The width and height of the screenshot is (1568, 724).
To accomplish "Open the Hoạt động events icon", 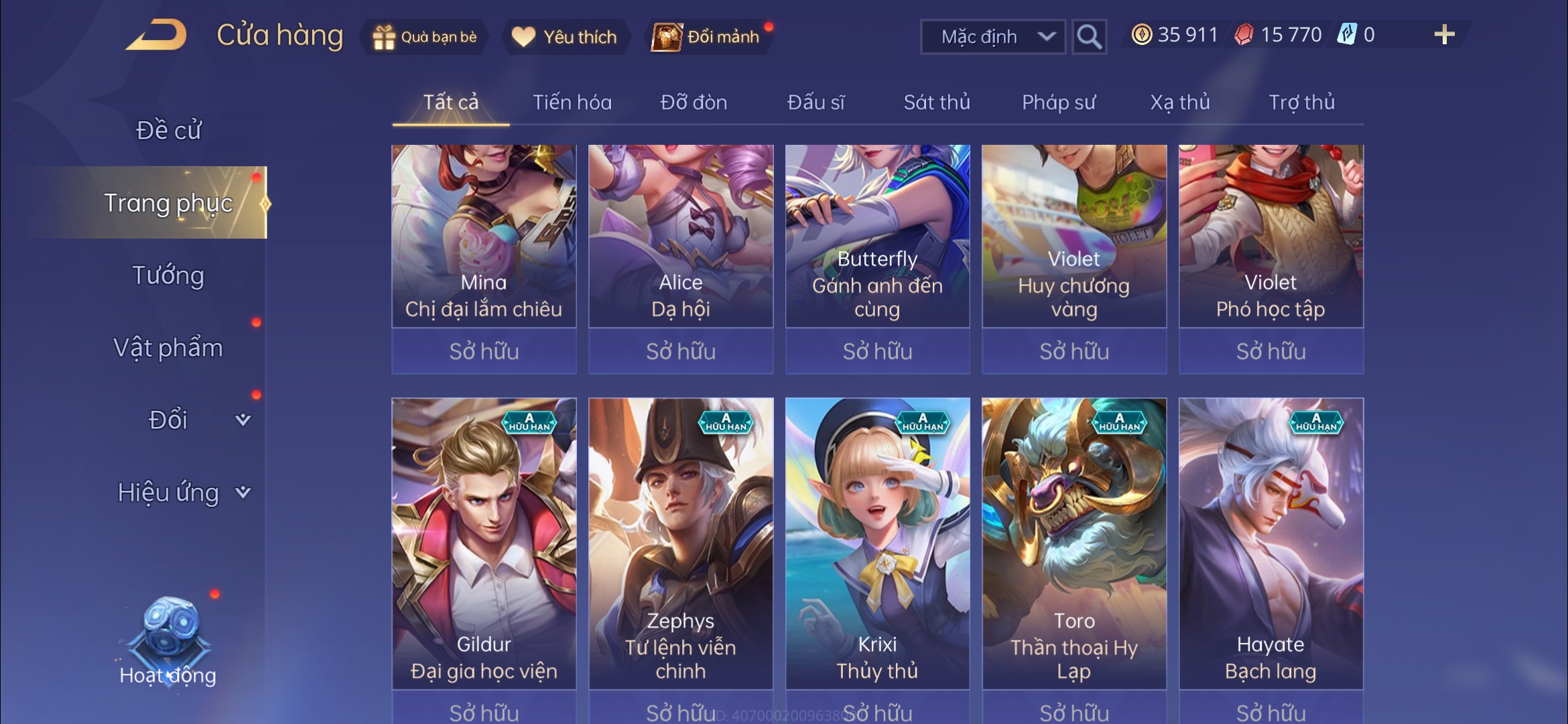I will click(168, 642).
